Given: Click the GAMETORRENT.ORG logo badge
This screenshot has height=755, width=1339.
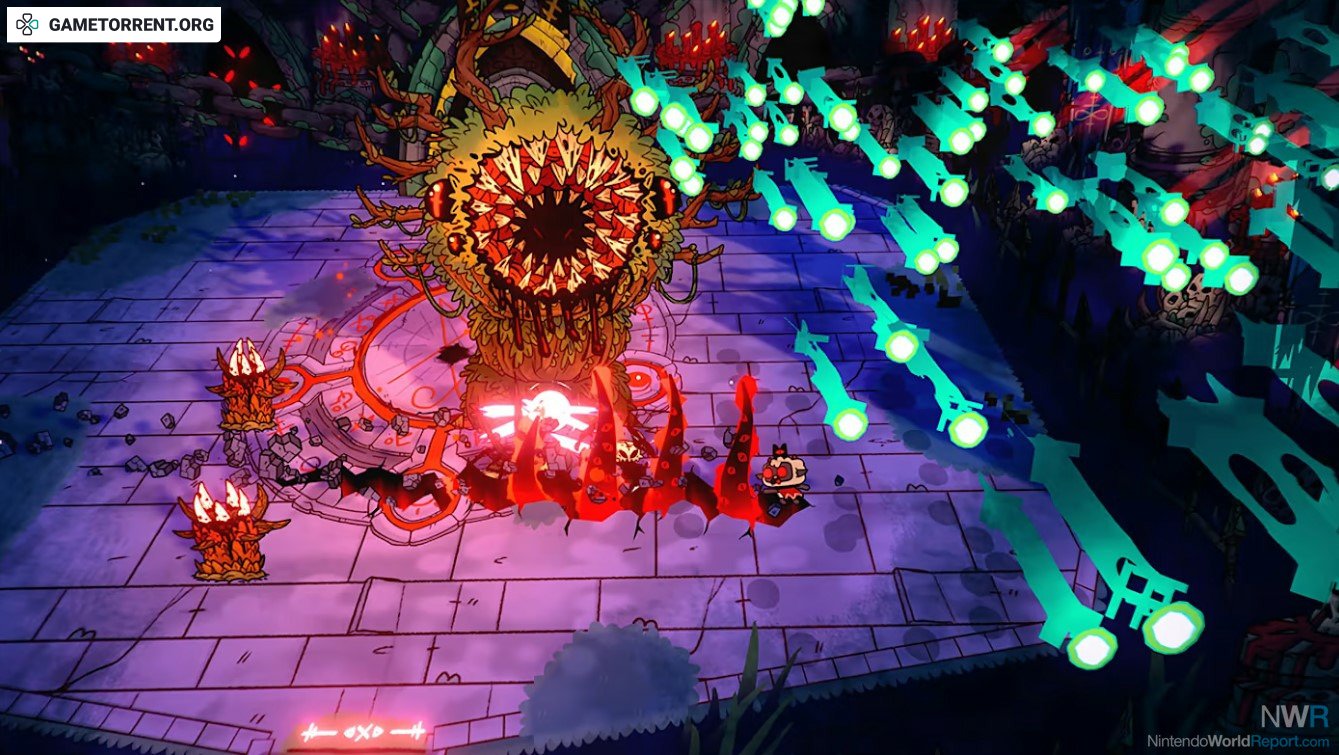Looking at the screenshot, I should coord(115,25).
